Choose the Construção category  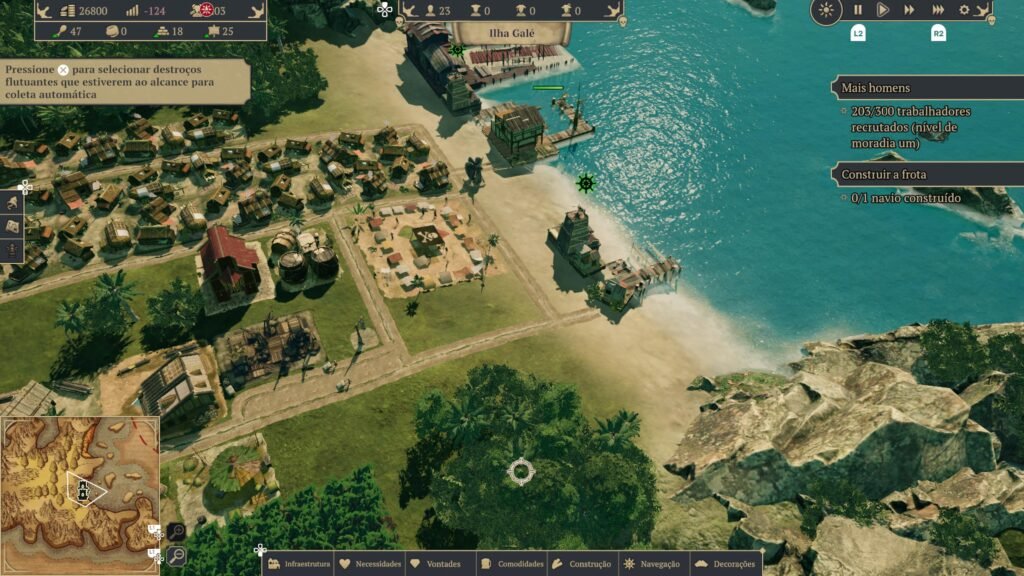(x=581, y=564)
